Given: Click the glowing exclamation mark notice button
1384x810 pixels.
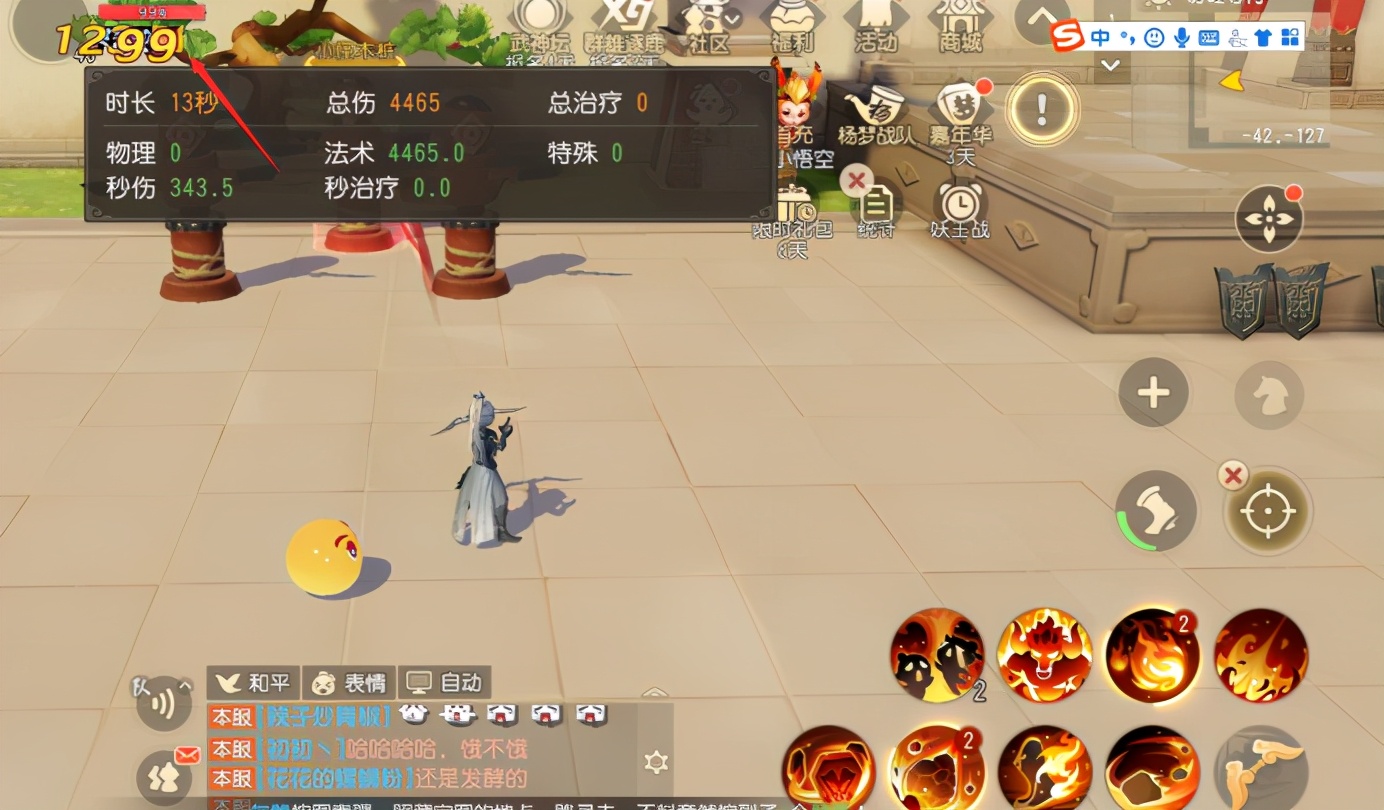Looking at the screenshot, I should tap(1042, 106).
